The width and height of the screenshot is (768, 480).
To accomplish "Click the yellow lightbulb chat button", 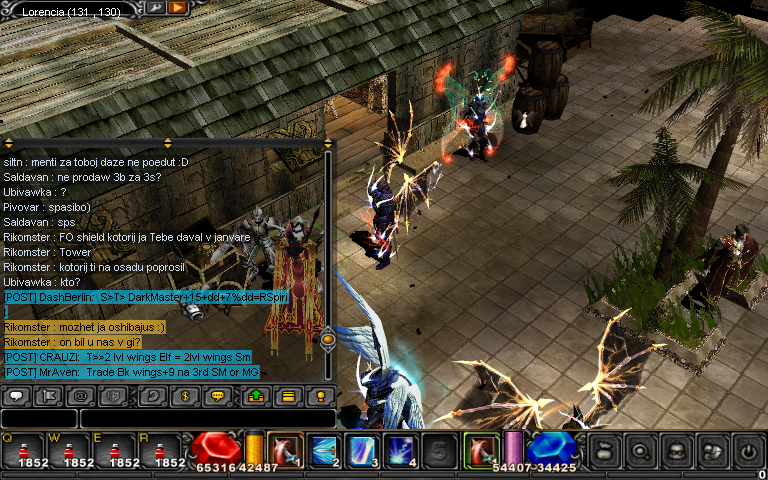I will click(320, 396).
